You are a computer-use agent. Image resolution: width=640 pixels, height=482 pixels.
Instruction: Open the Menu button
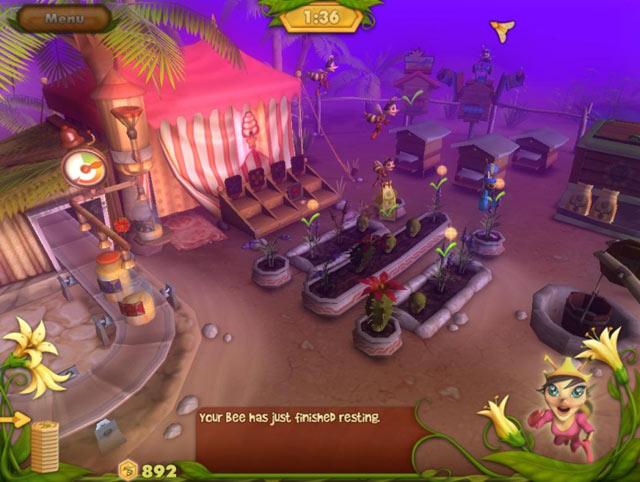64,17
